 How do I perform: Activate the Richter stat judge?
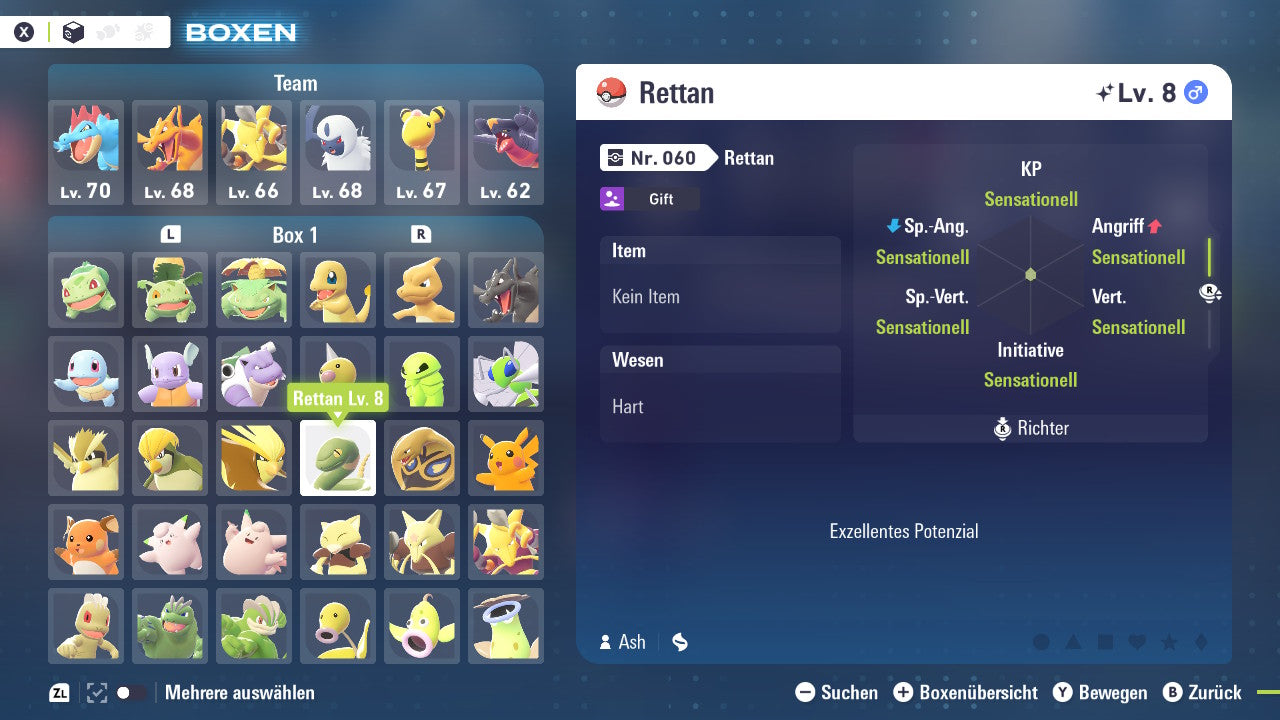point(1029,428)
